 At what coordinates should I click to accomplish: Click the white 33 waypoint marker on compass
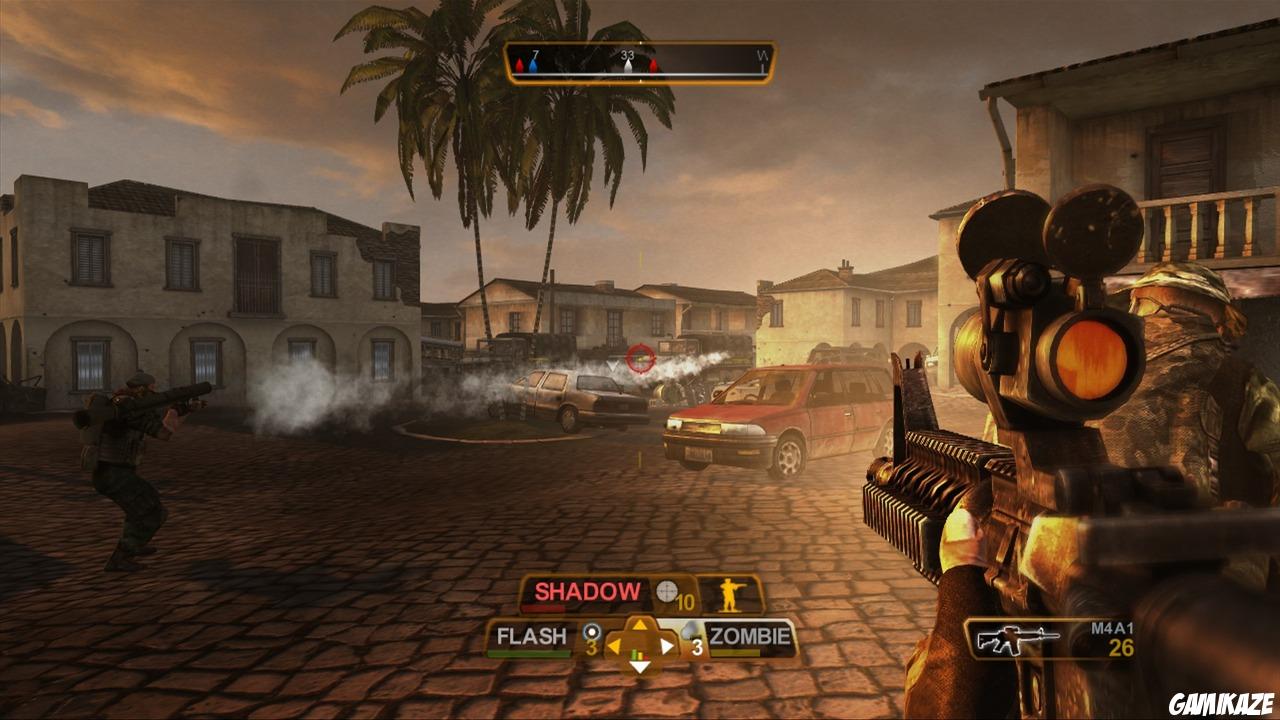tap(627, 67)
